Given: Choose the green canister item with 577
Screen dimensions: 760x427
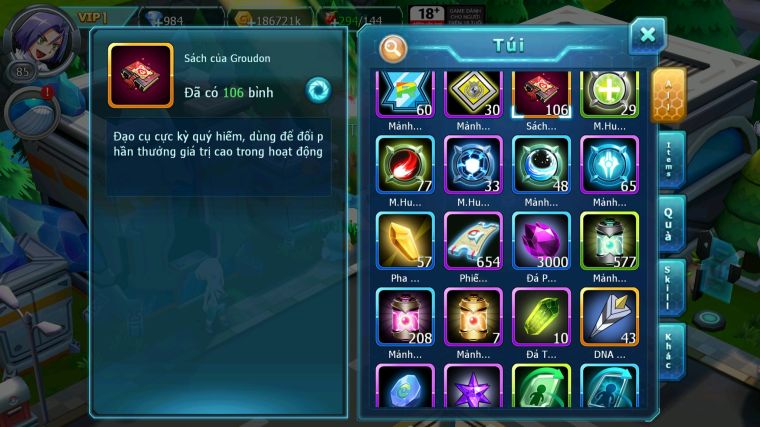Looking at the screenshot, I should (x=608, y=240).
